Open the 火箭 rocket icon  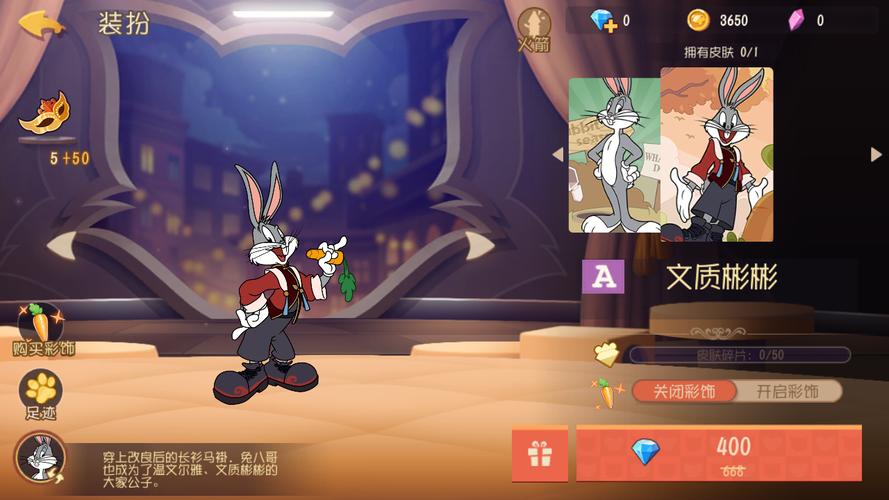pos(534,28)
